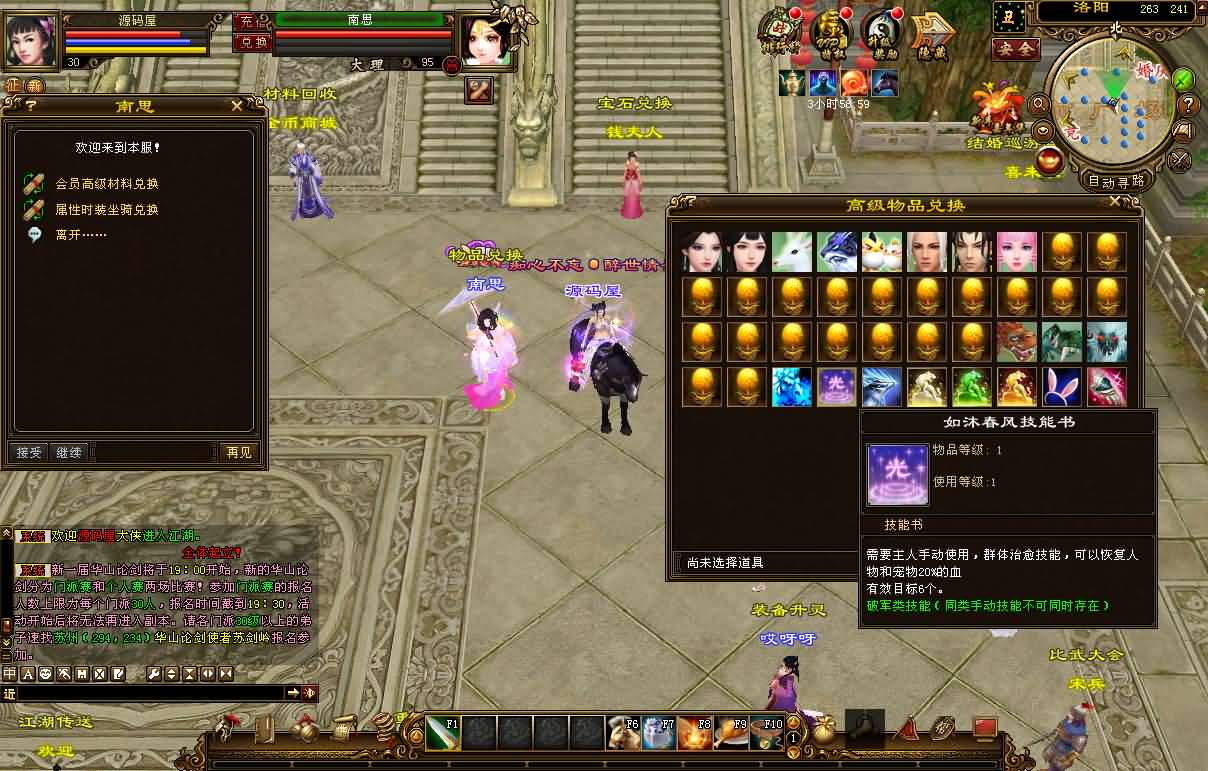Select the white deer mount item

click(791, 252)
